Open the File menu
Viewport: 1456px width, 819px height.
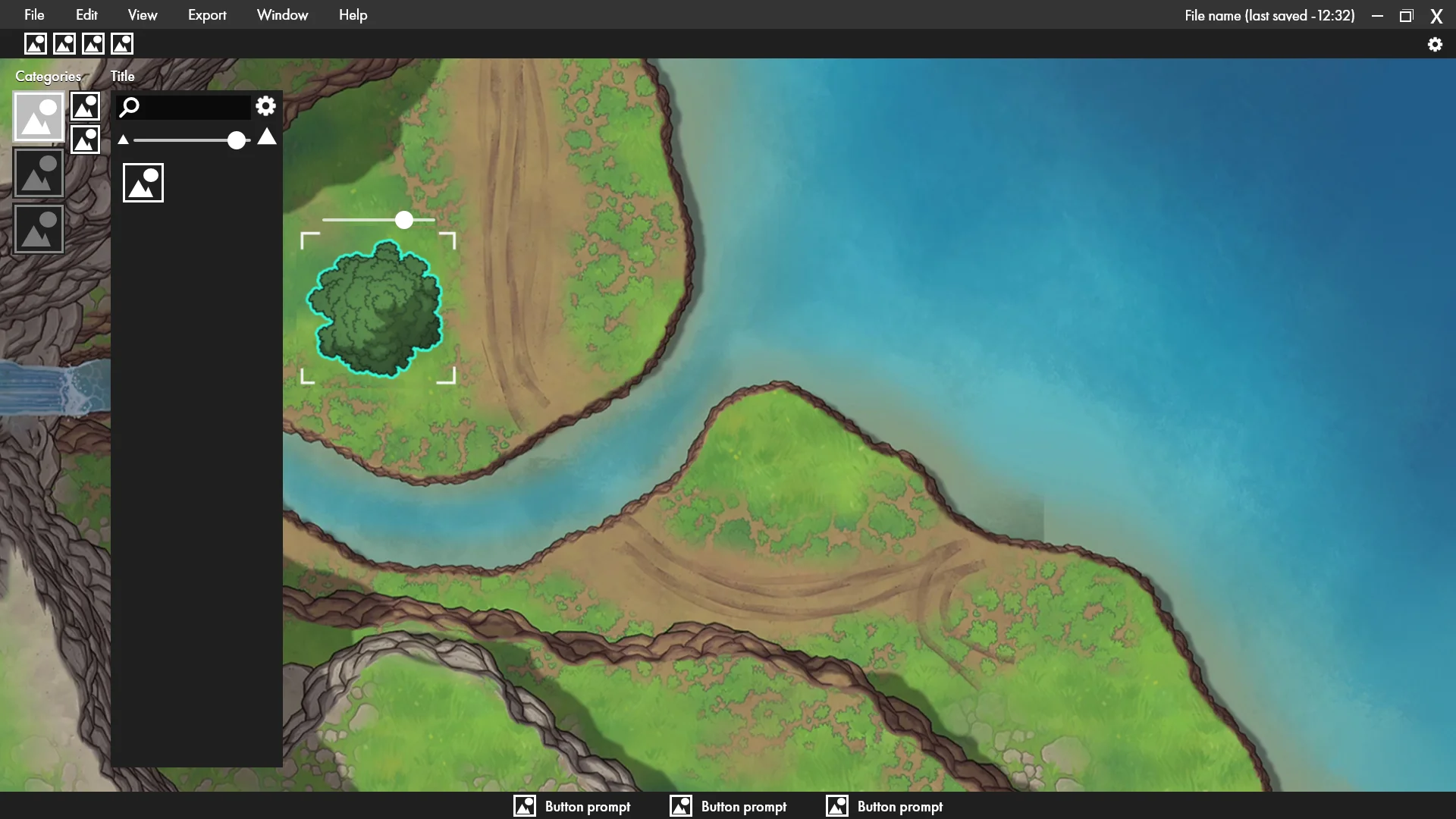click(34, 14)
